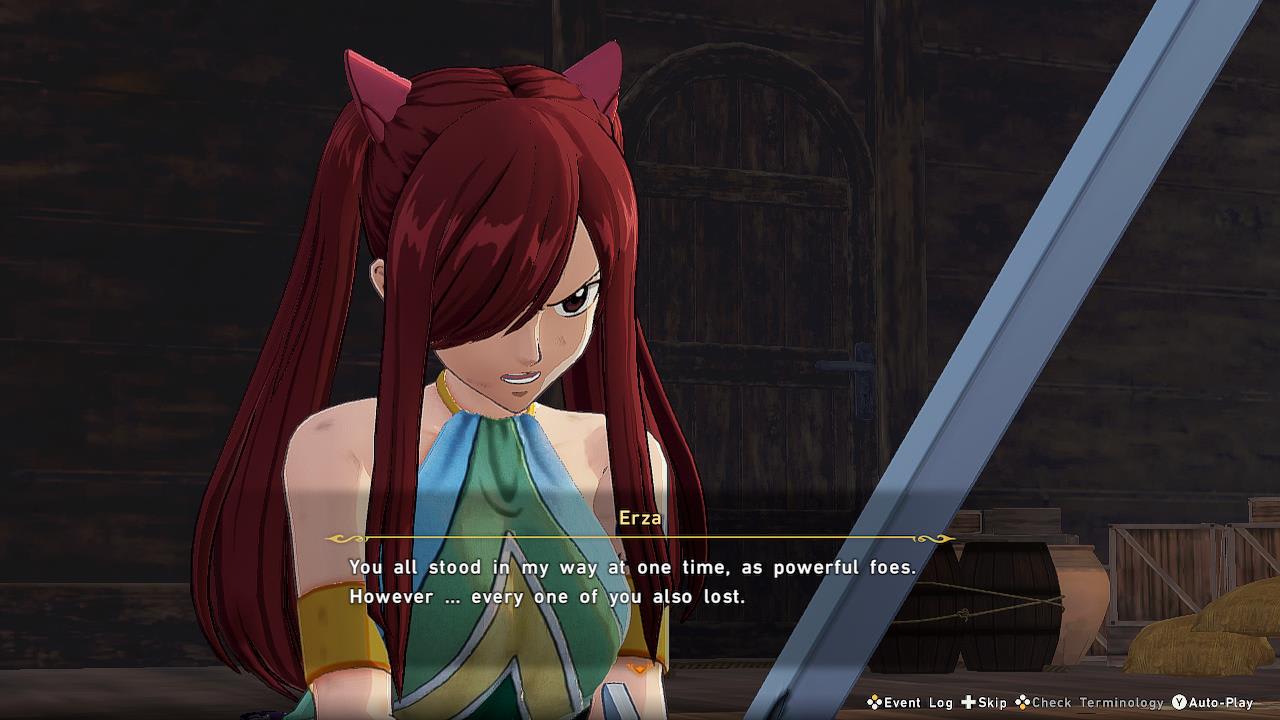Click the plus-shaped Skip button icon
Screen dimensions: 1280x720
(x=968, y=703)
